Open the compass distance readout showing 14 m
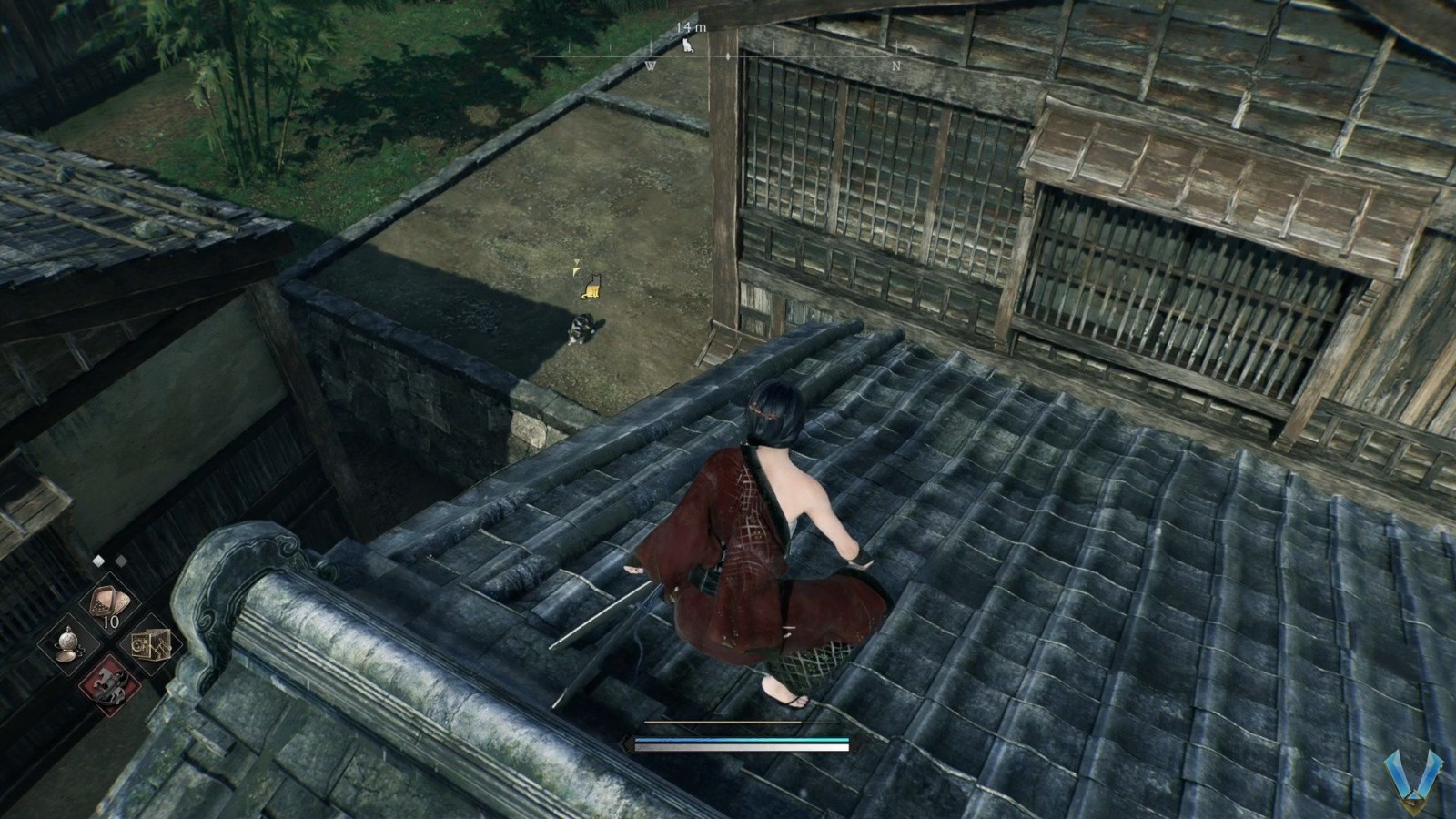Image resolution: width=1456 pixels, height=819 pixels. 690,27
